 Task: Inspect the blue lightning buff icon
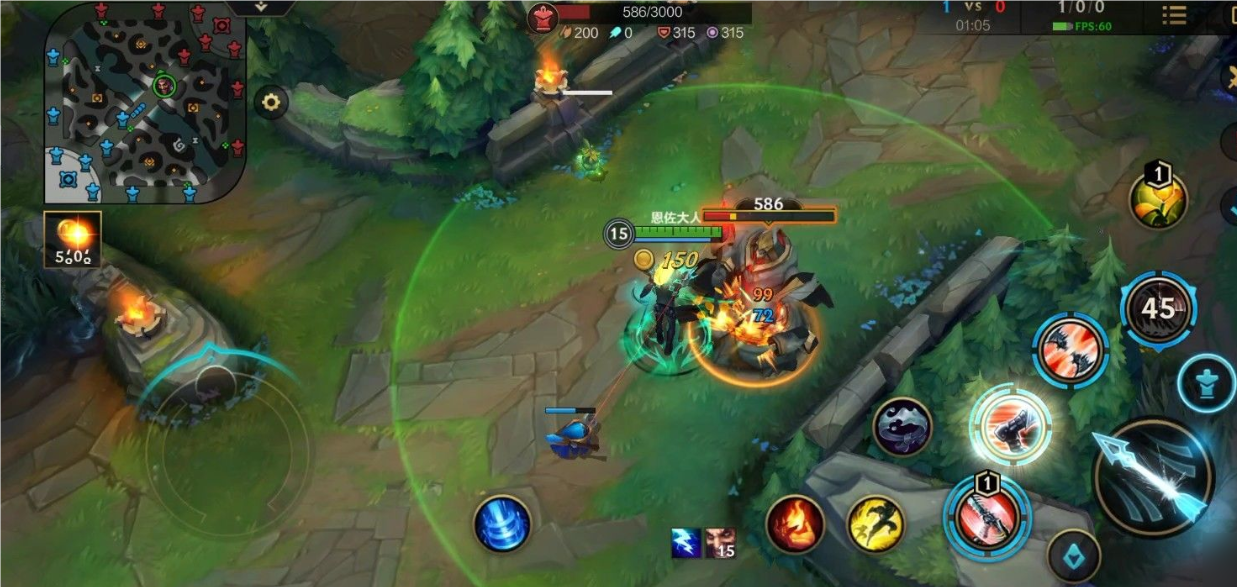point(686,543)
